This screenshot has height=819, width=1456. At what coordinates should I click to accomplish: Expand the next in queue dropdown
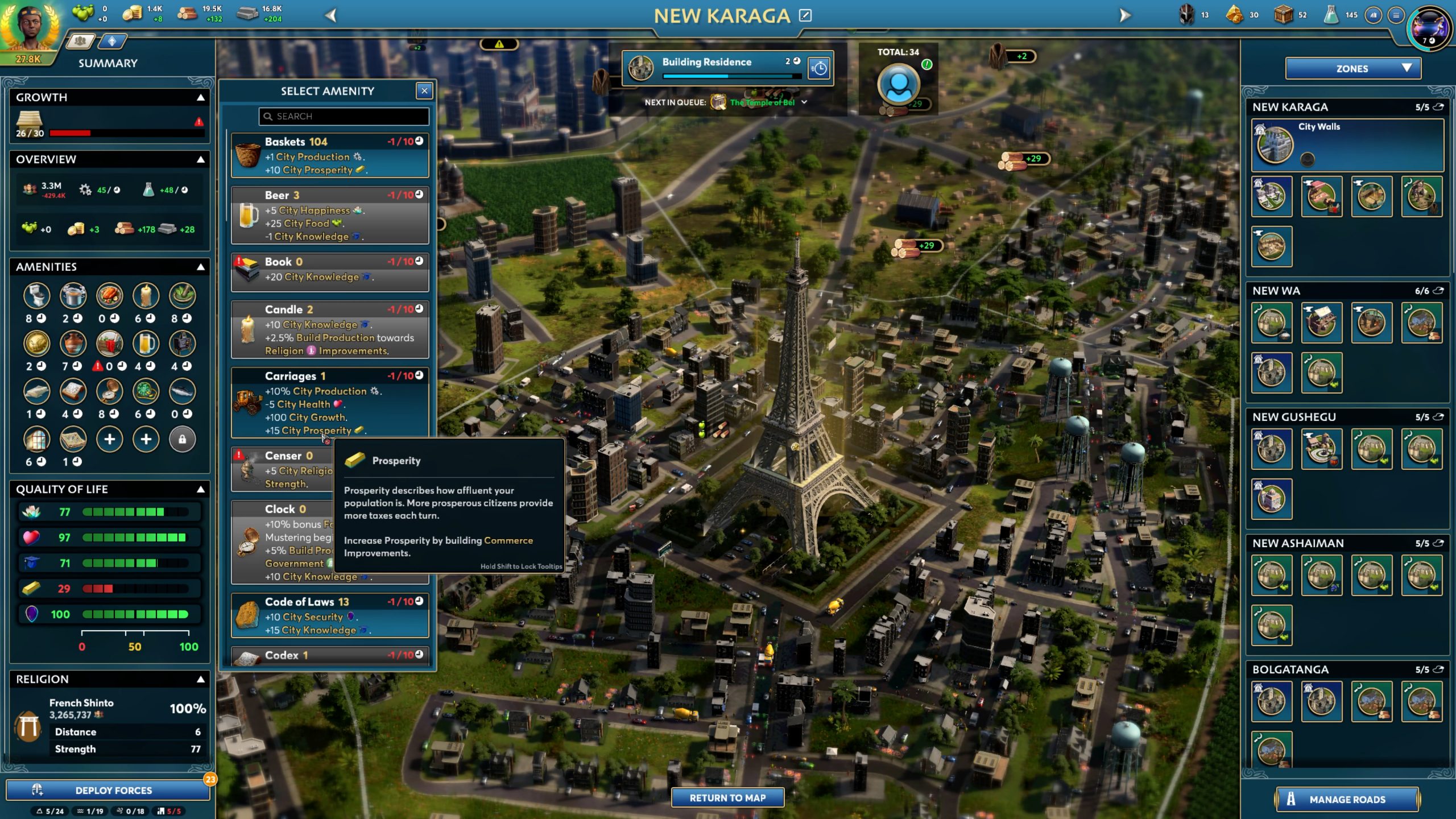click(804, 102)
